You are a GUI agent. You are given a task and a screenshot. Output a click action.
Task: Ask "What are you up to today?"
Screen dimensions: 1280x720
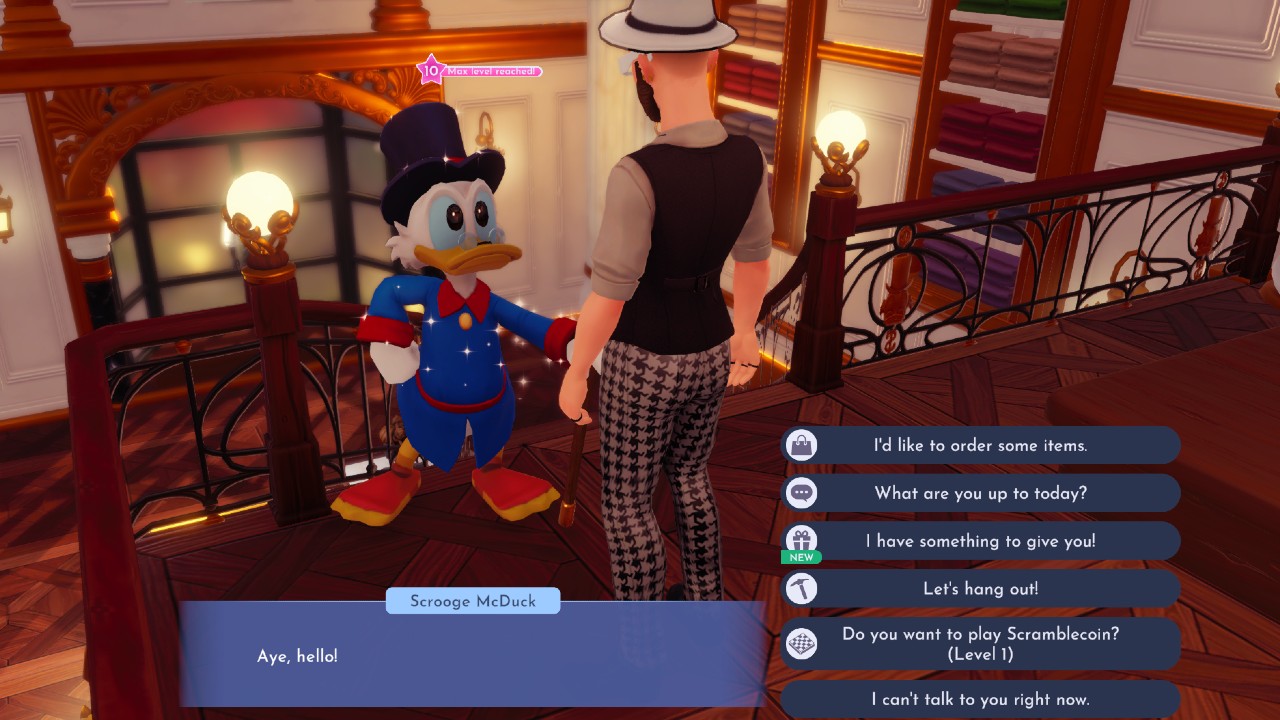980,493
